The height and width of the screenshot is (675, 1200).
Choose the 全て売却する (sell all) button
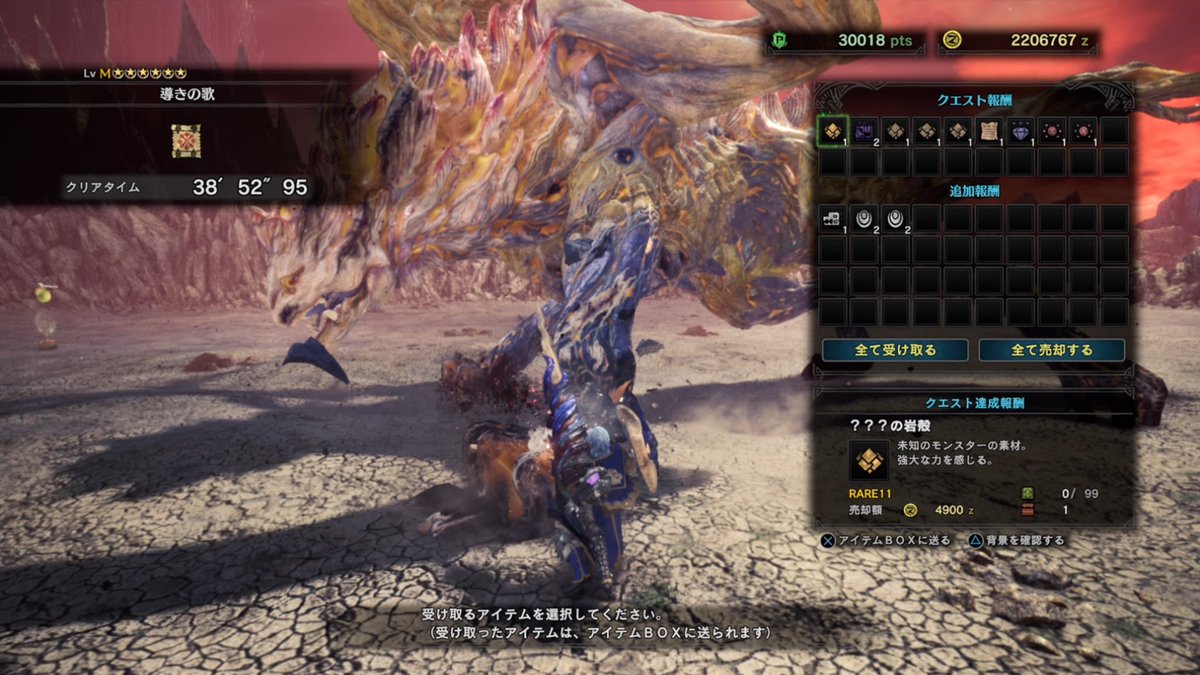click(x=1051, y=350)
